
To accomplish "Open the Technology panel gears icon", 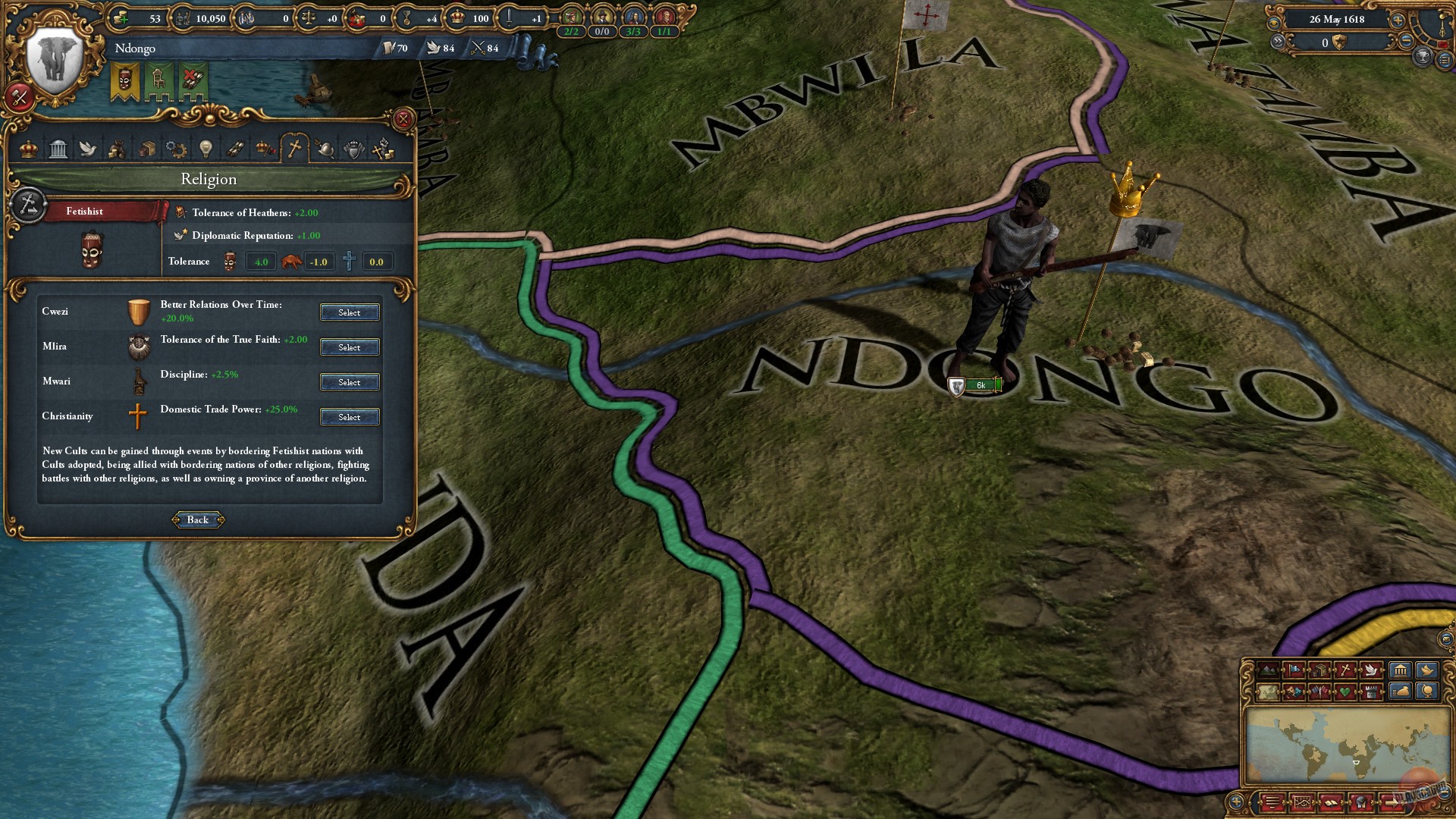I will 176,149.
